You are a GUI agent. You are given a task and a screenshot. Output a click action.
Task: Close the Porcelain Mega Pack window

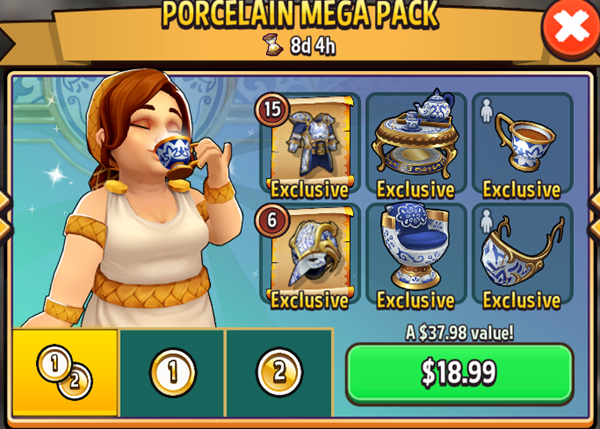pos(570,28)
